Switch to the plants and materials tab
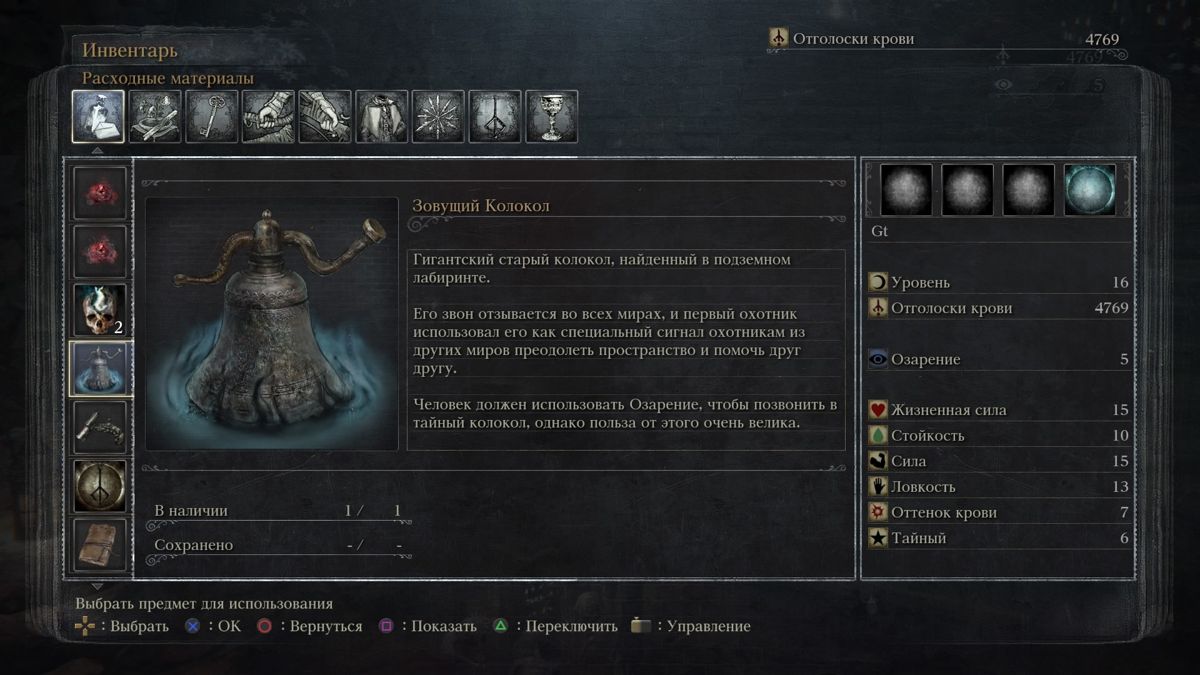Image resolution: width=1200 pixels, height=675 pixels. click(x=155, y=116)
